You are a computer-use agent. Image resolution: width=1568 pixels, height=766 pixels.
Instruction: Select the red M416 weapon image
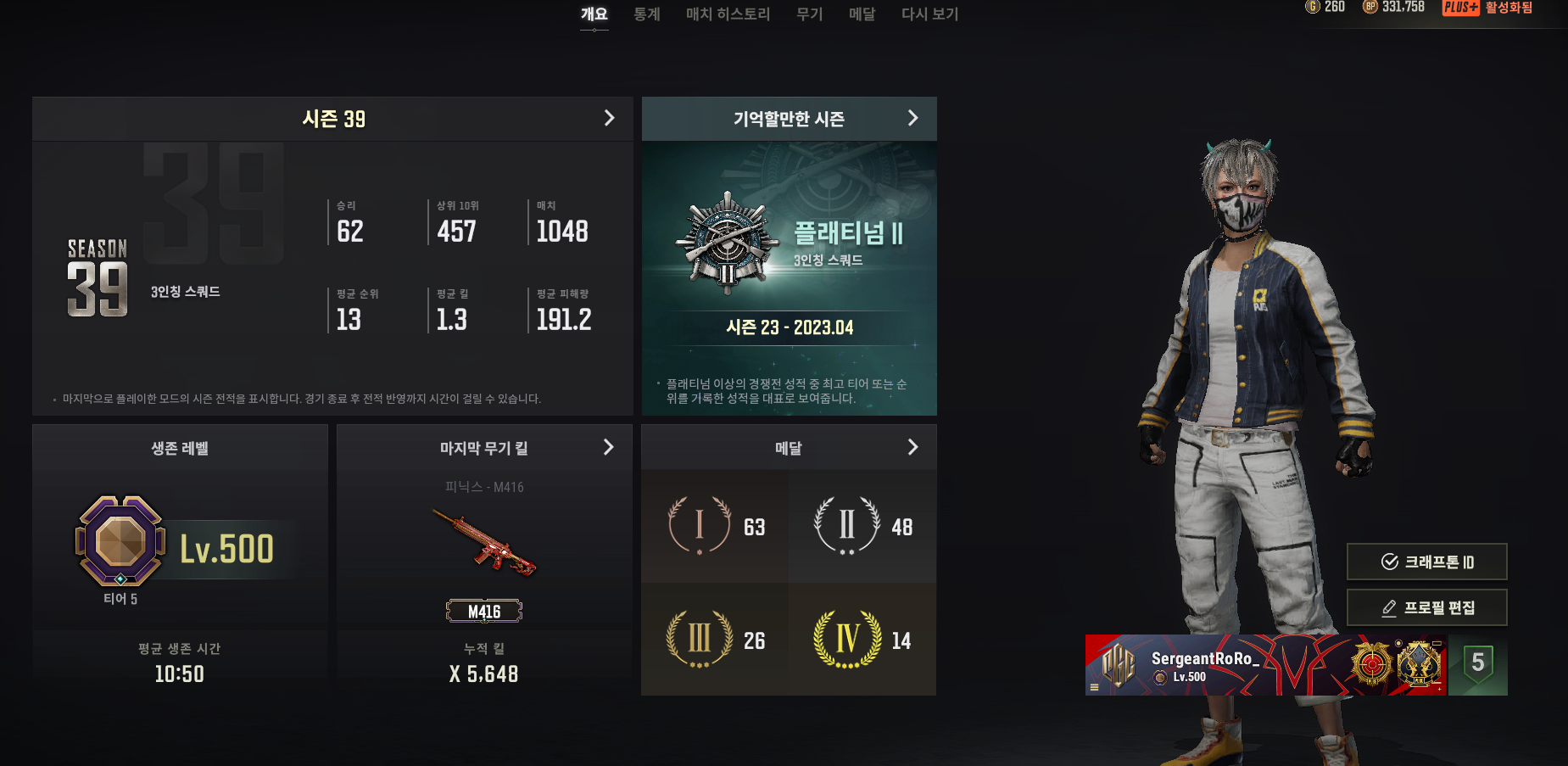tap(484, 541)
